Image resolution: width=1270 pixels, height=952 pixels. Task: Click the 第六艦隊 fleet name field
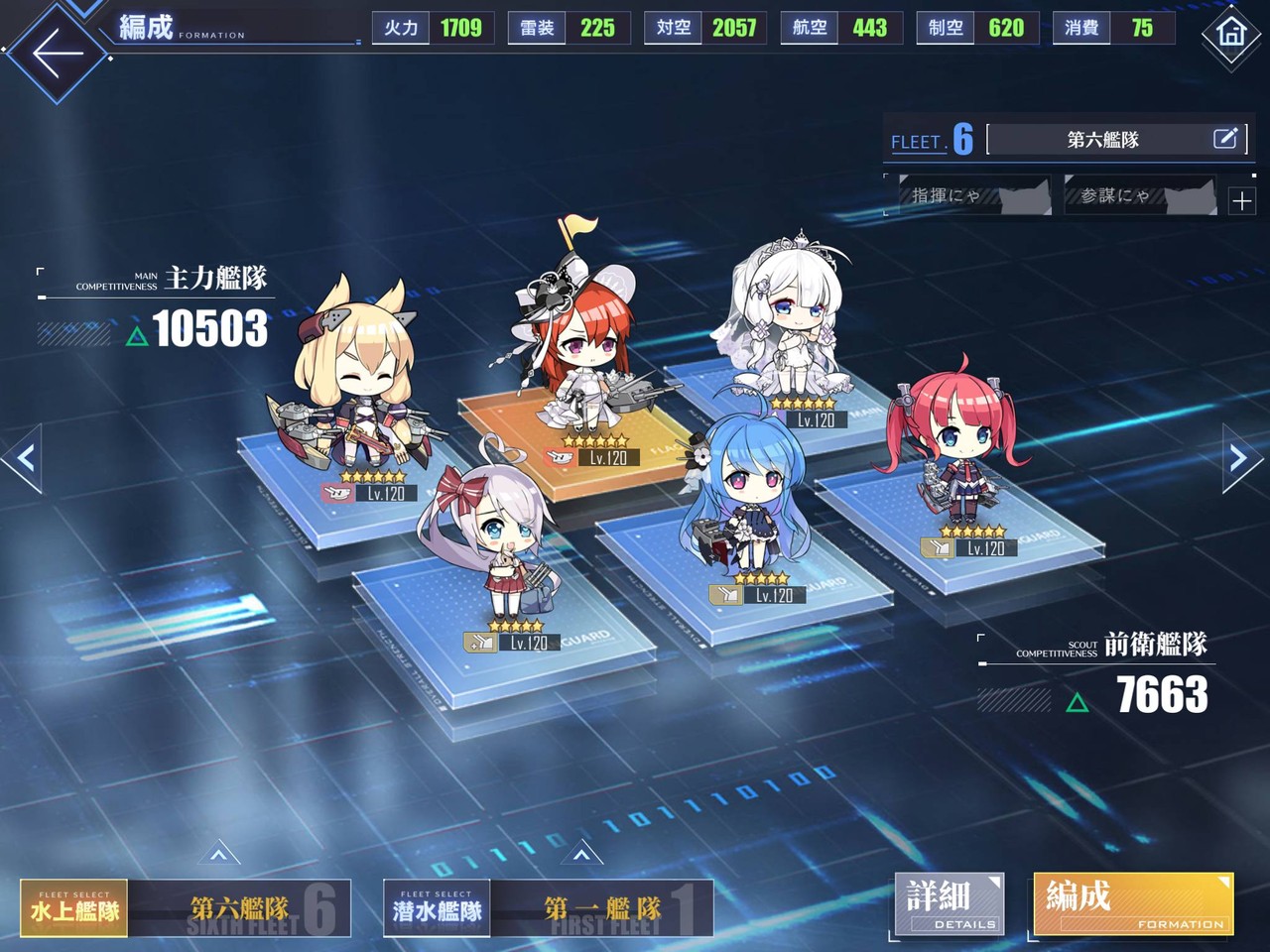[x=1104, y=139]
